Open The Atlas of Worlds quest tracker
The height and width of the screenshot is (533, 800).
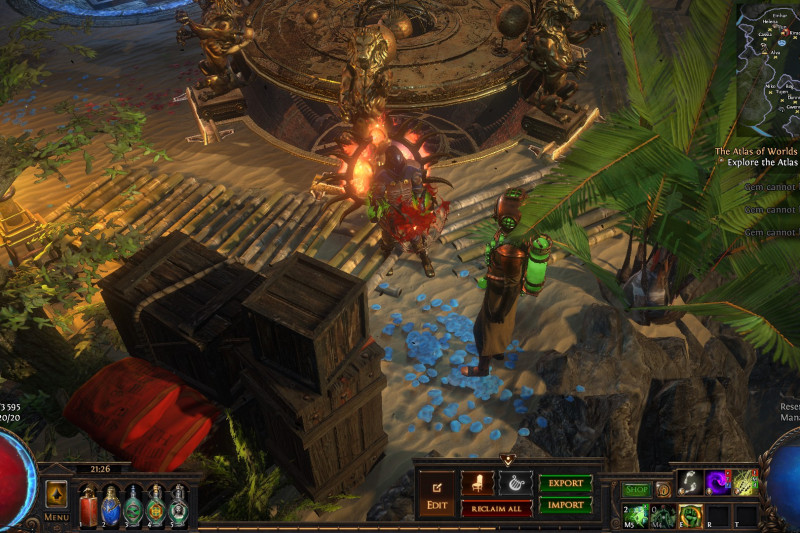click(x=755, y=152)
